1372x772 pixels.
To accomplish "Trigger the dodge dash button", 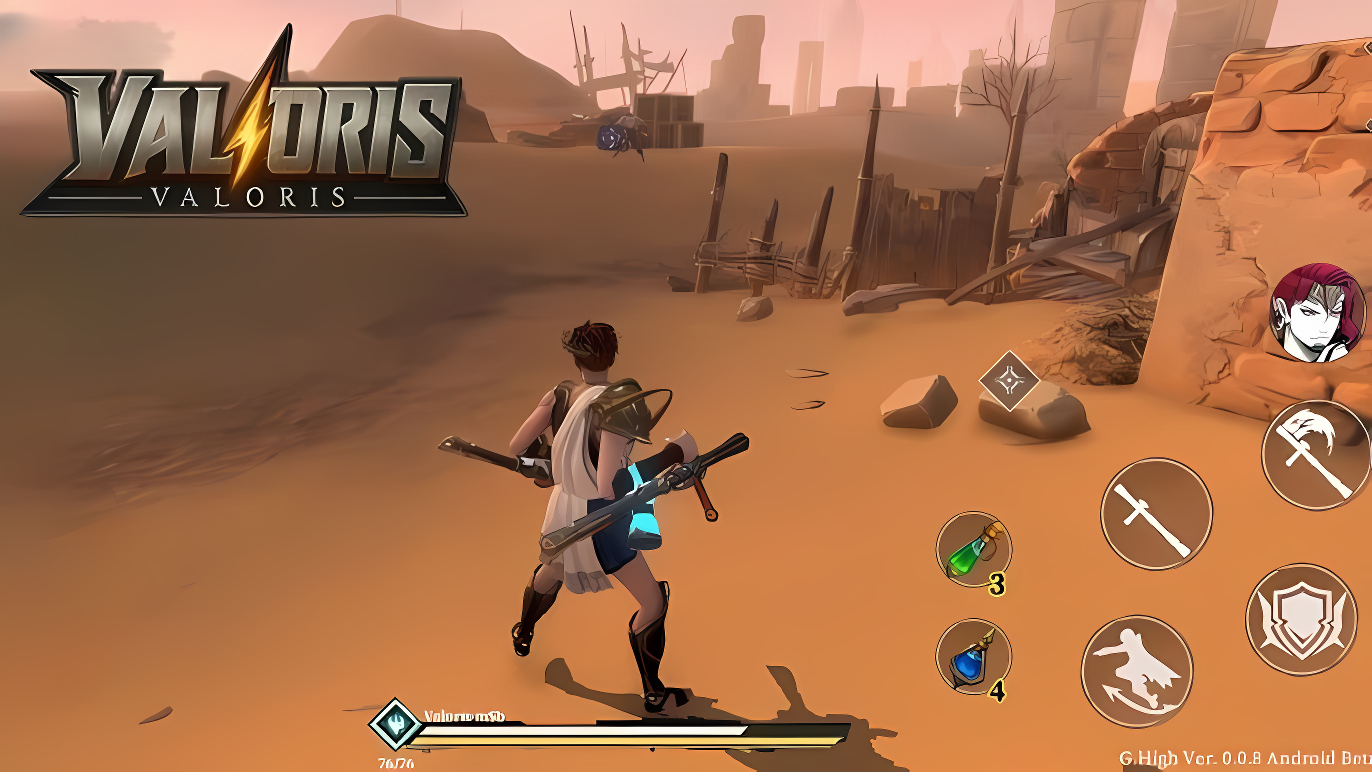I will pos(1137,671).
